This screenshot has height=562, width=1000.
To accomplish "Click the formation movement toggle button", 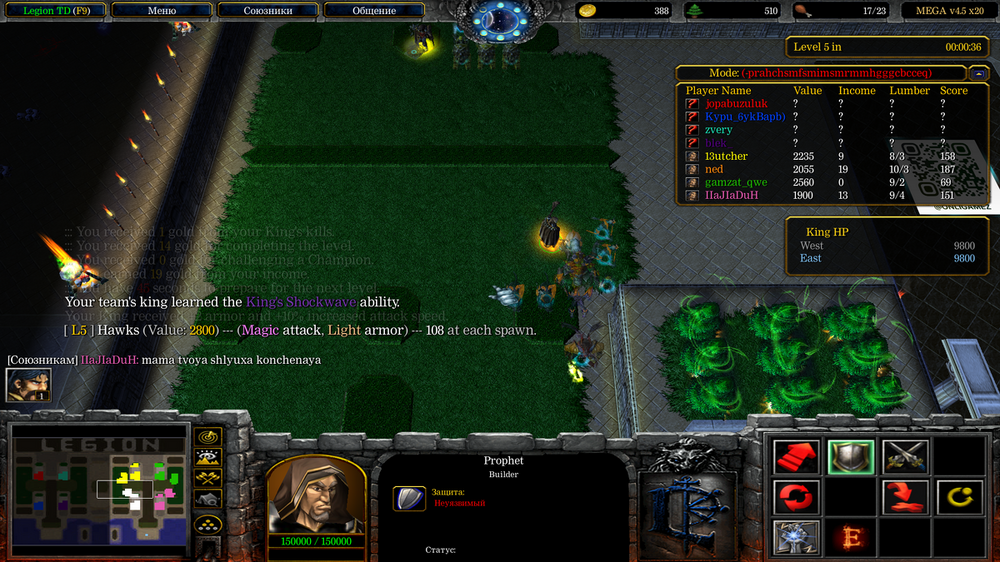I will [x=208, y=524].
